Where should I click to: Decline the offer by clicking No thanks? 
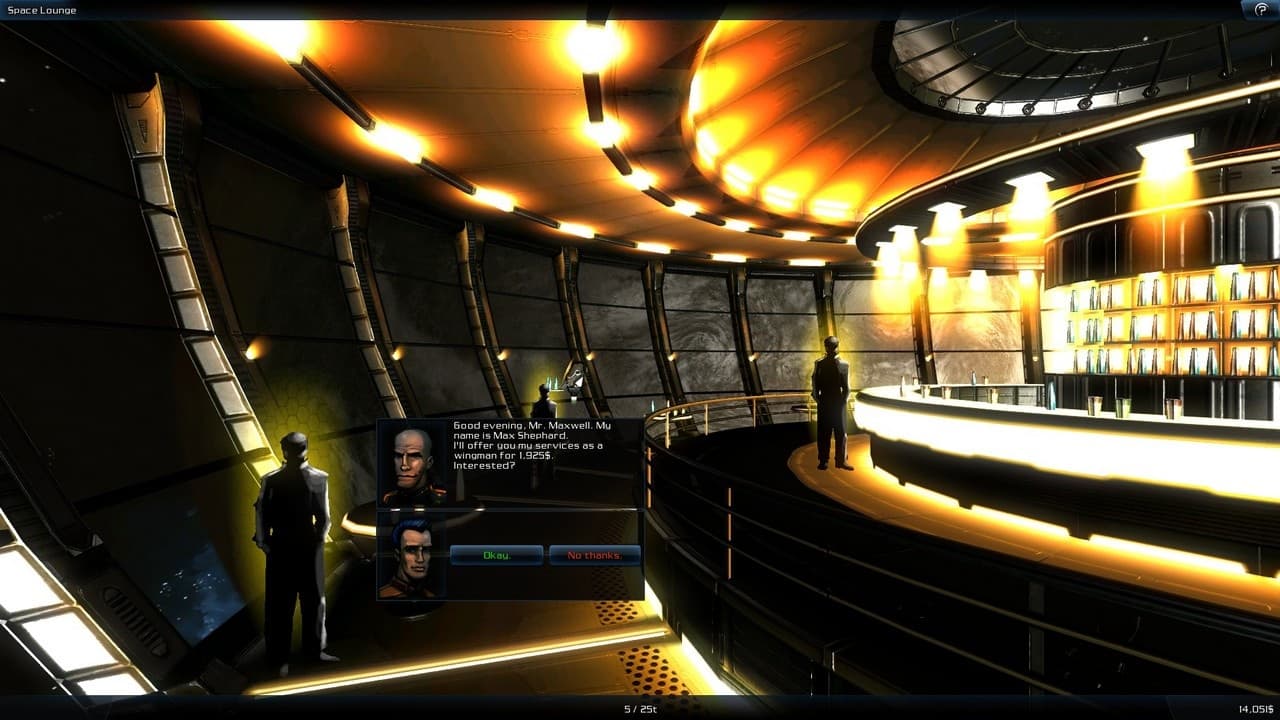[x=594, y=556]
